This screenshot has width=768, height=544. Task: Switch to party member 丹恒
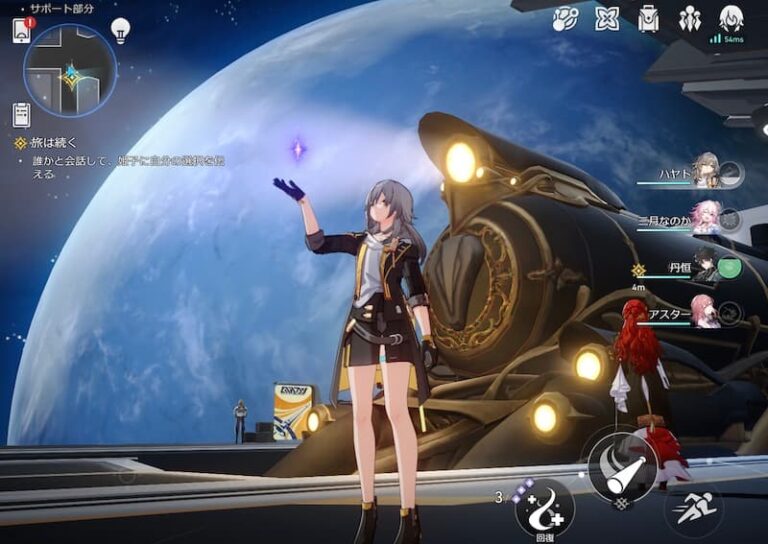706,267
